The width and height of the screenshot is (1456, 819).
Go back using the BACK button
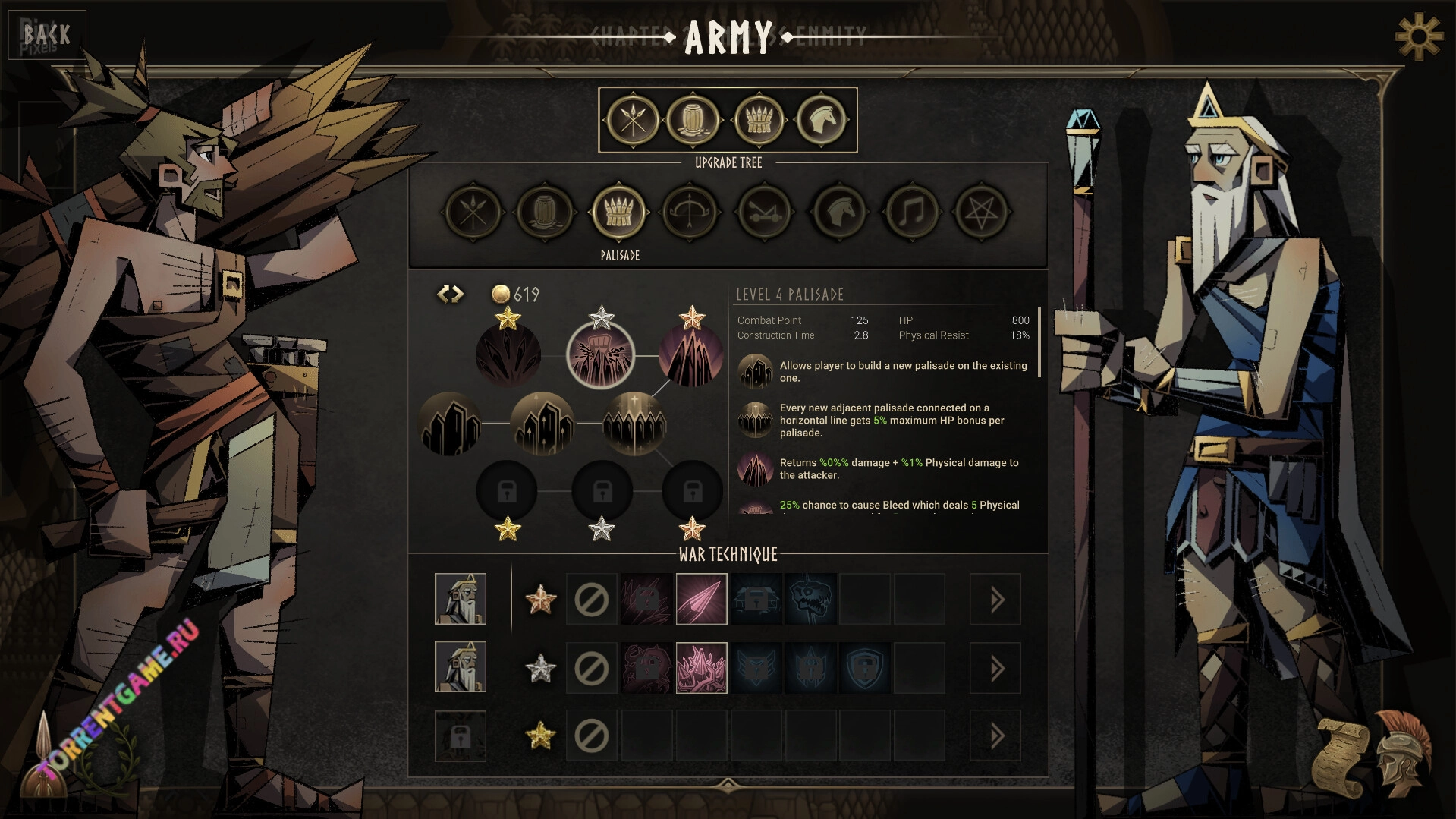coord(46,35)
